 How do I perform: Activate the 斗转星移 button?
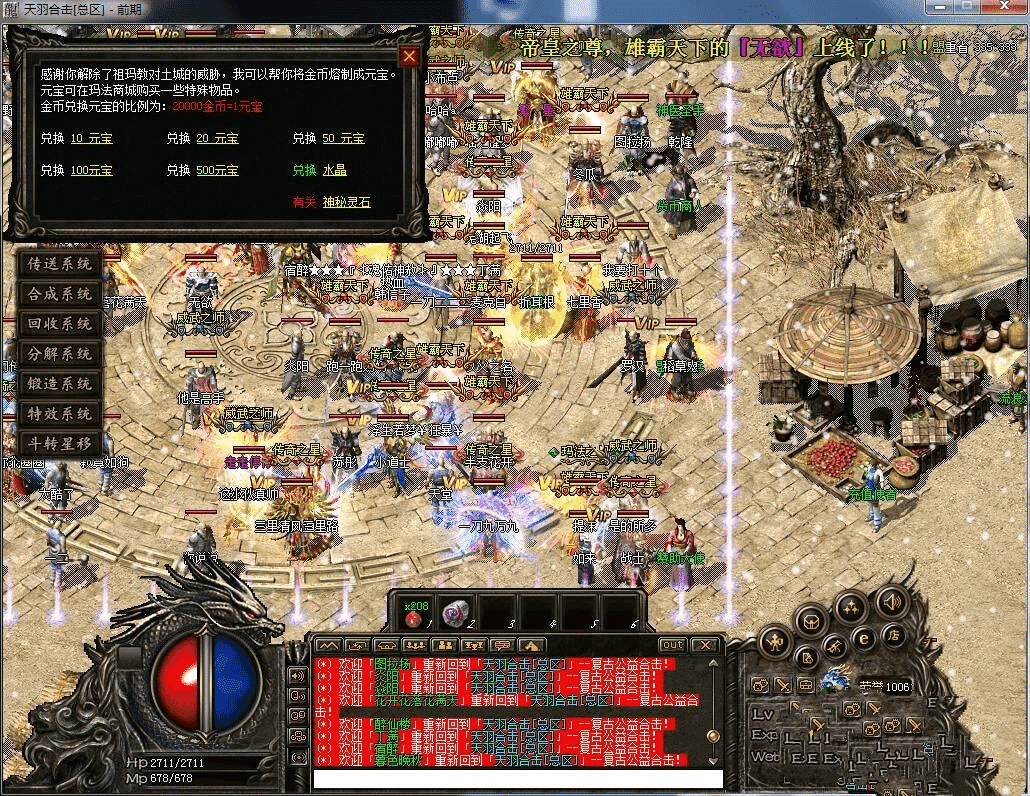(60, 443)
